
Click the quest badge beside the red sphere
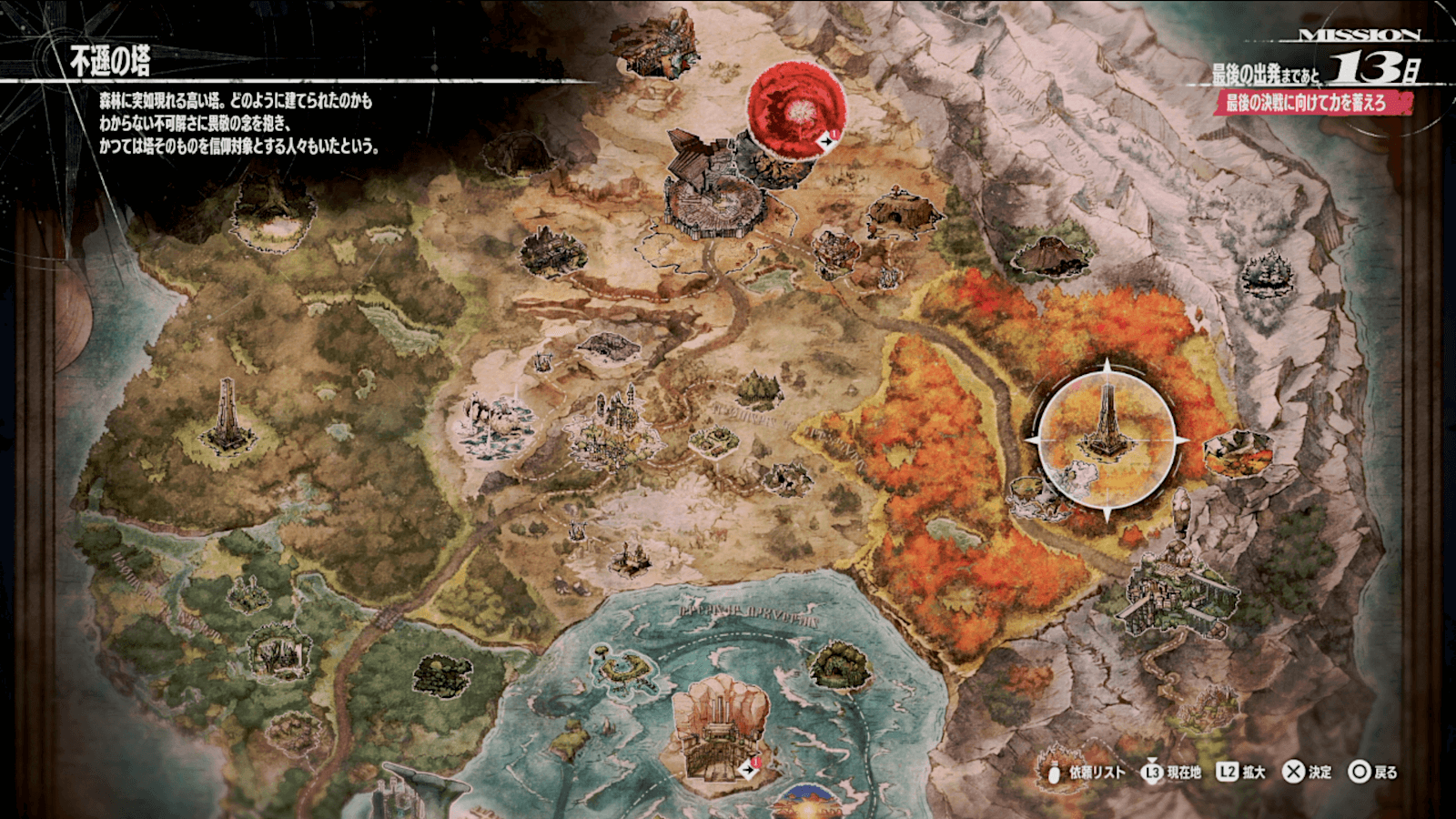[829, 141]
